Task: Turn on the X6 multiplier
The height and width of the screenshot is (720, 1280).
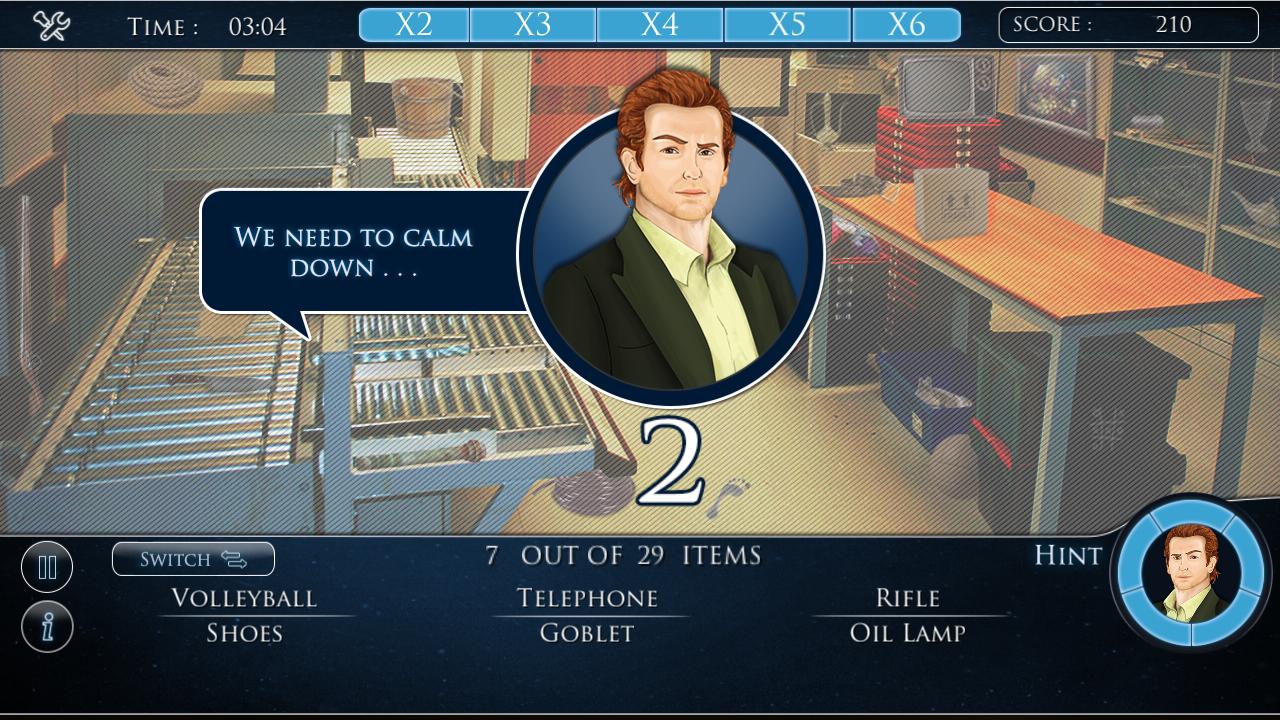Action: [906, 24]
